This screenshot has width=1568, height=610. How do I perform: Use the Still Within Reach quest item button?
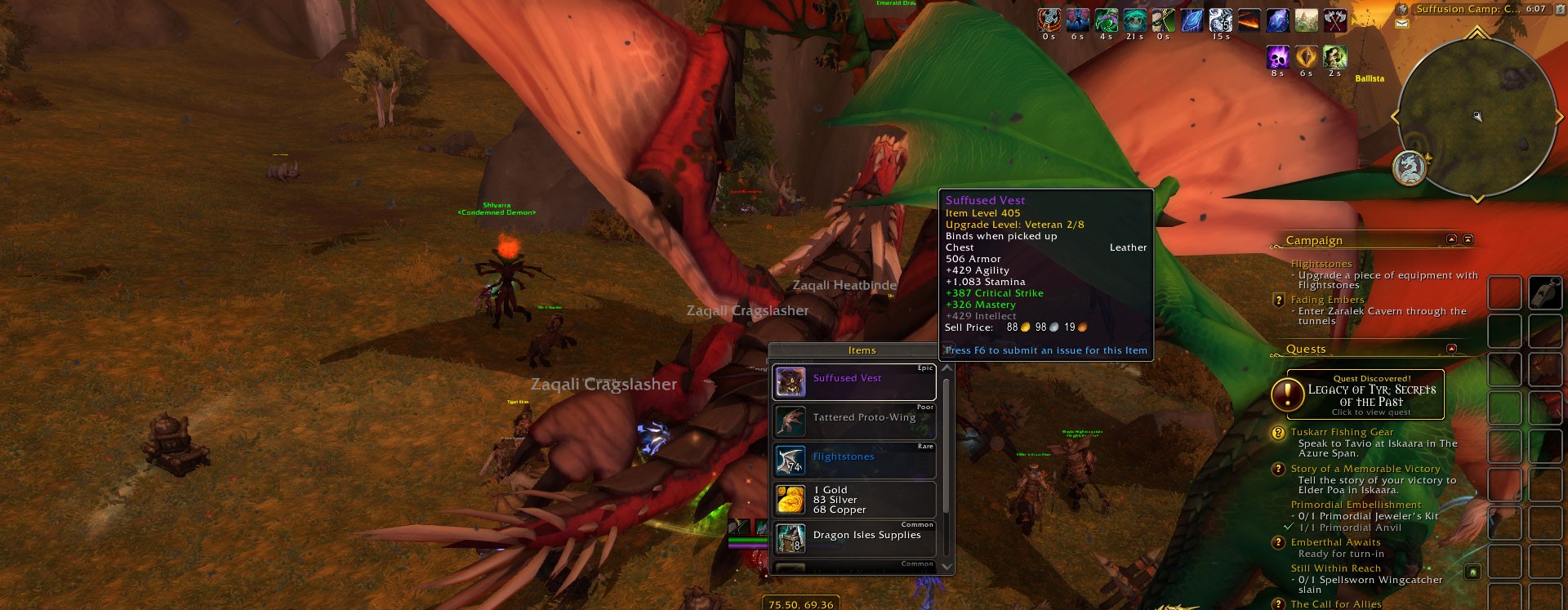pyautogui.click(x=1472, y=572)
